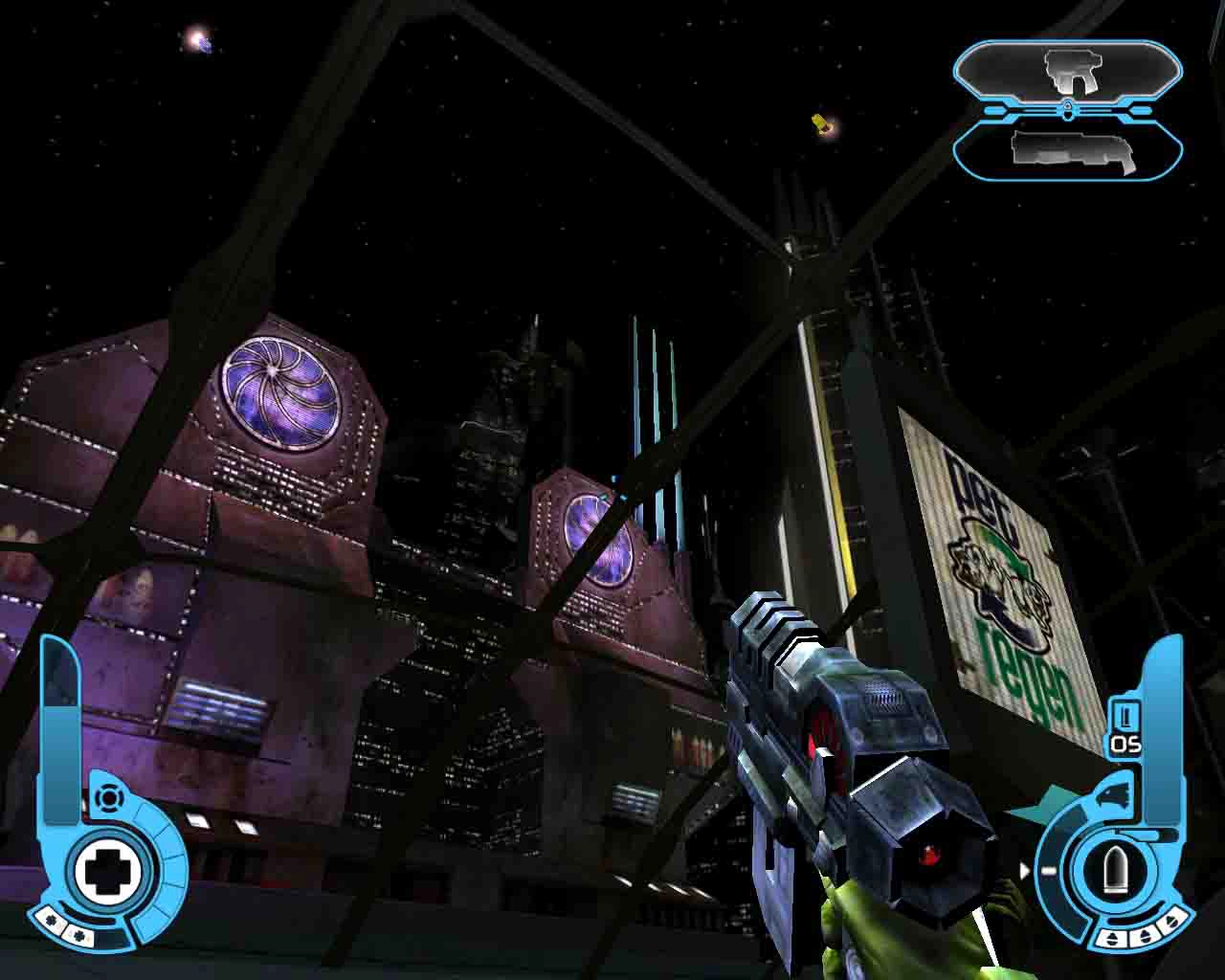Screen dimensions: 1225x980
Task: Select the shotgun in the weapon selector
Action: tap(1073, 150)
